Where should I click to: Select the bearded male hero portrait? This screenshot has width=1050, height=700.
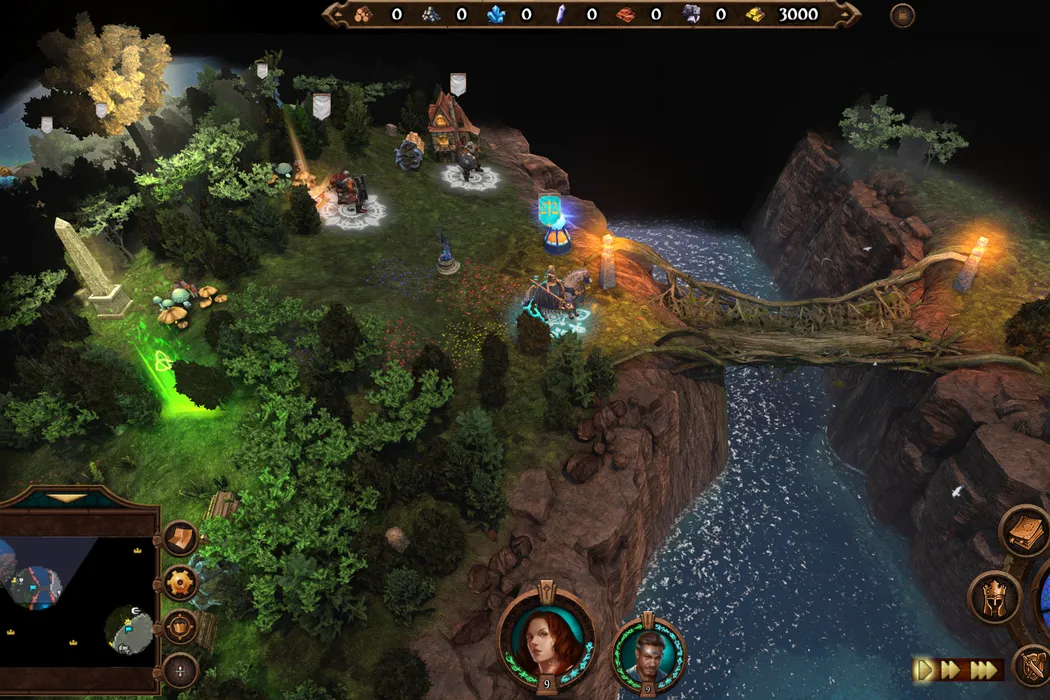649,650
